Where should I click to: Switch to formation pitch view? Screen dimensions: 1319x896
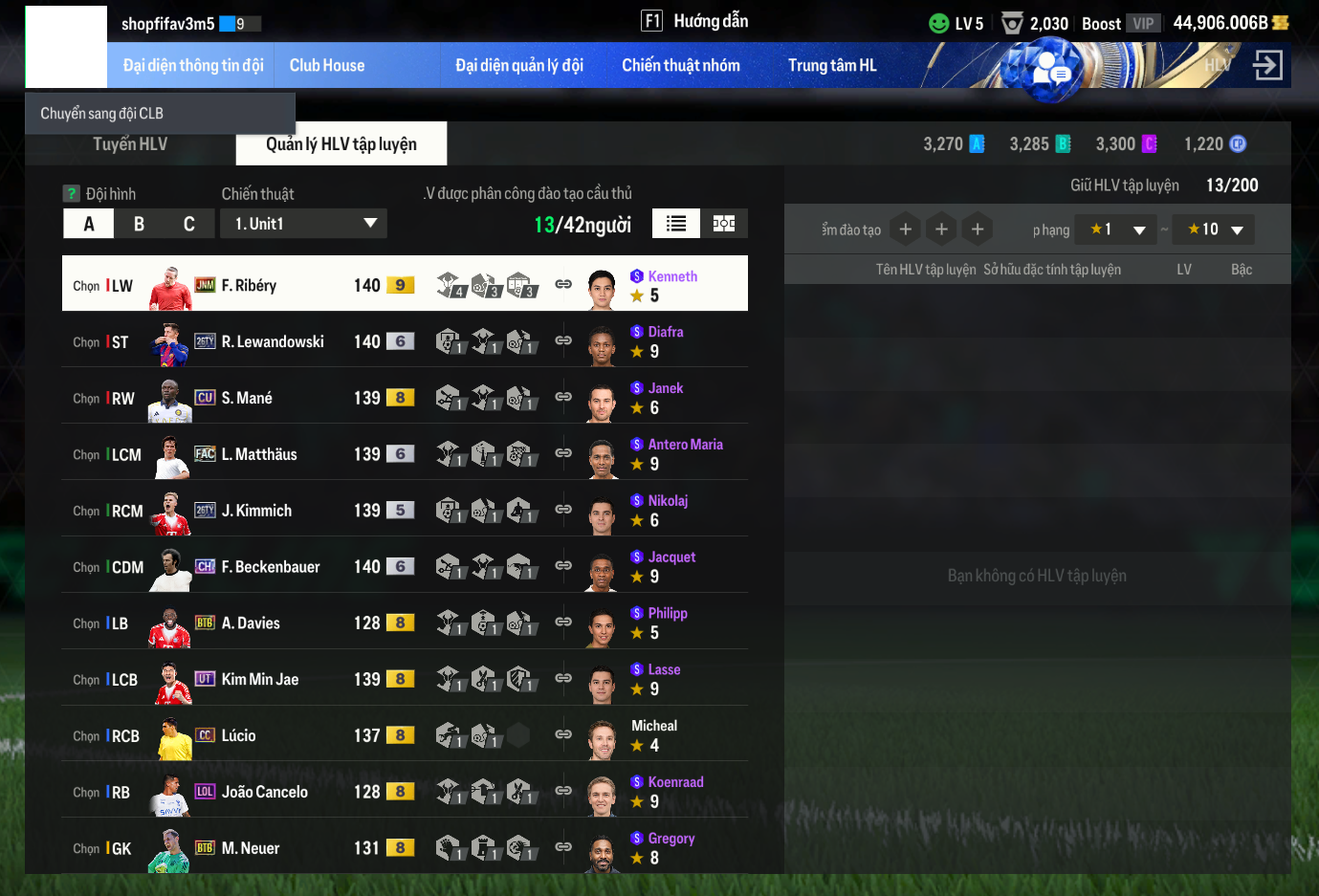724,224
